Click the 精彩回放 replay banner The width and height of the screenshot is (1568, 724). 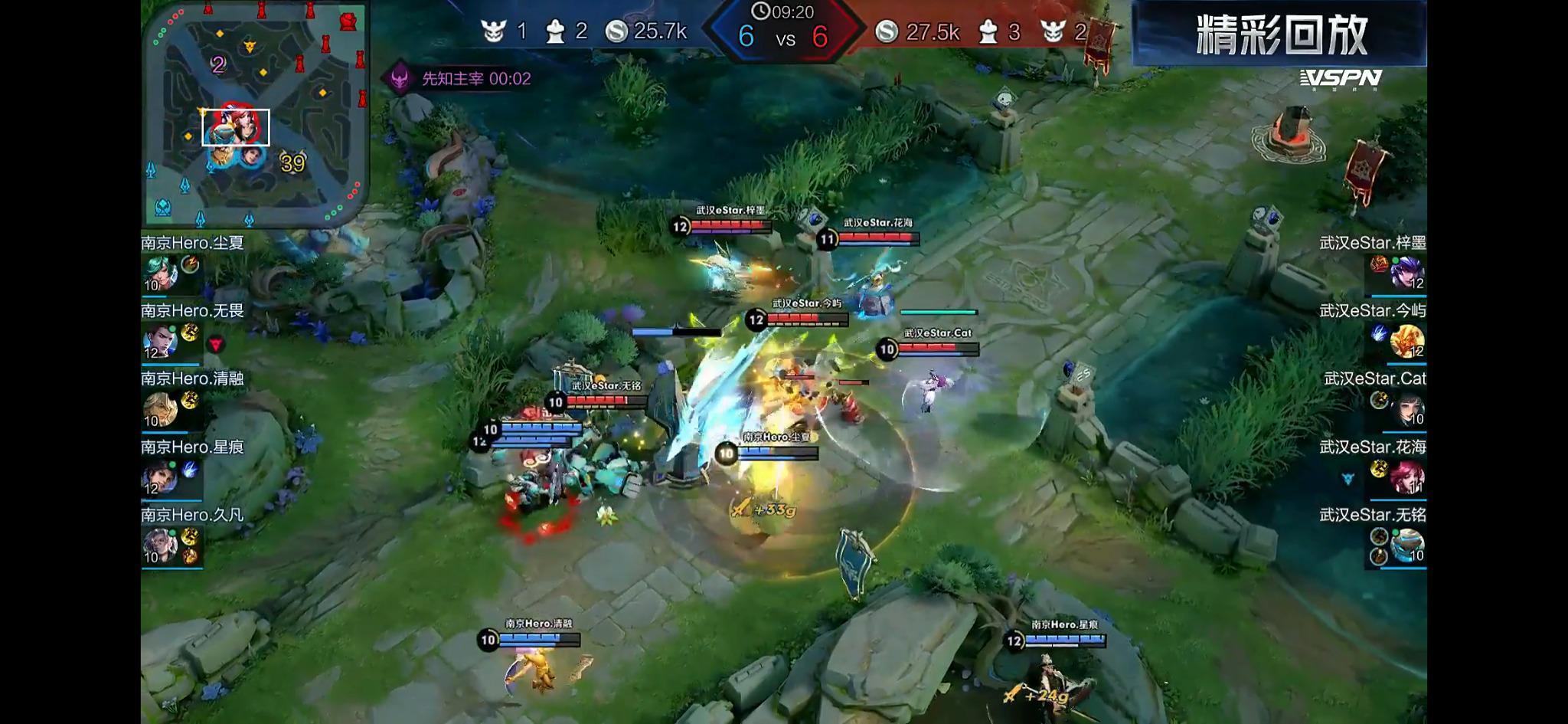tap(1280, 34)
